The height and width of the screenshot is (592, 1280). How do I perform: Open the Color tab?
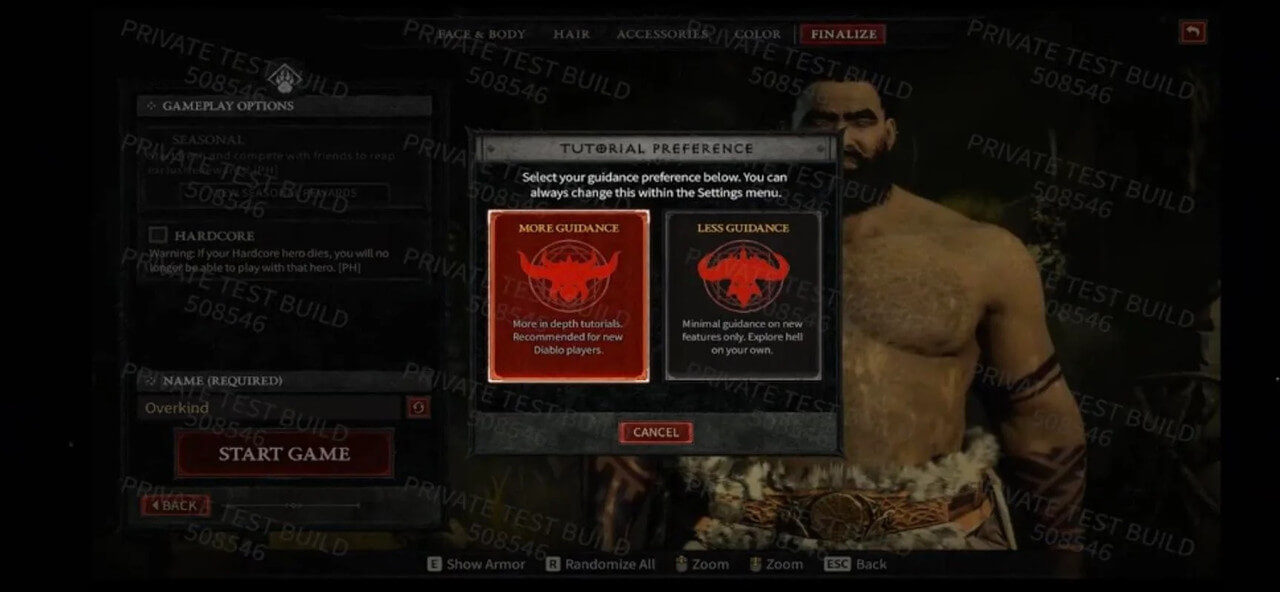(x=757, y=34)
